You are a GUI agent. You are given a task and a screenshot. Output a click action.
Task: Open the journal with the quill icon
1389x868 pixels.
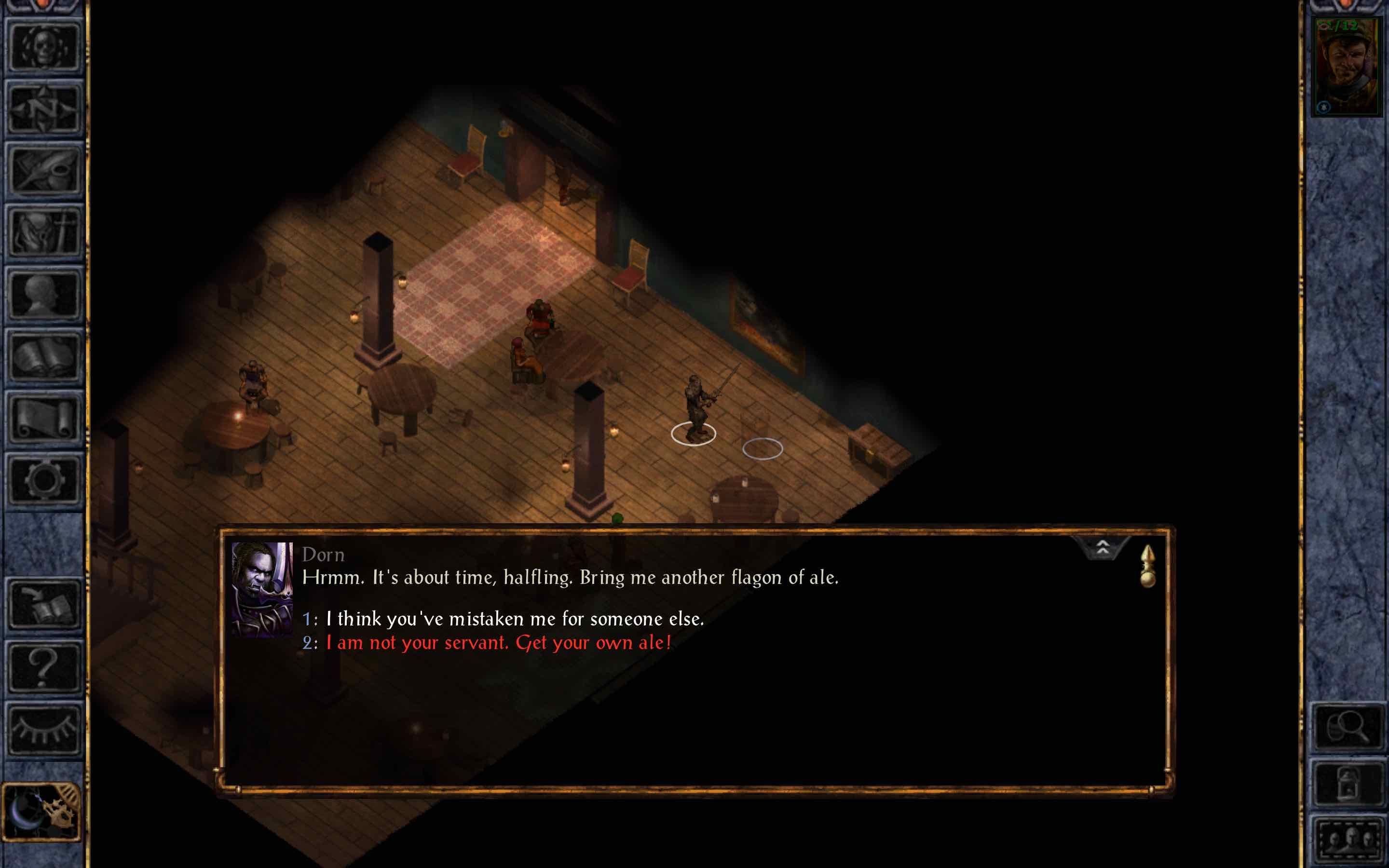point(43,171)
